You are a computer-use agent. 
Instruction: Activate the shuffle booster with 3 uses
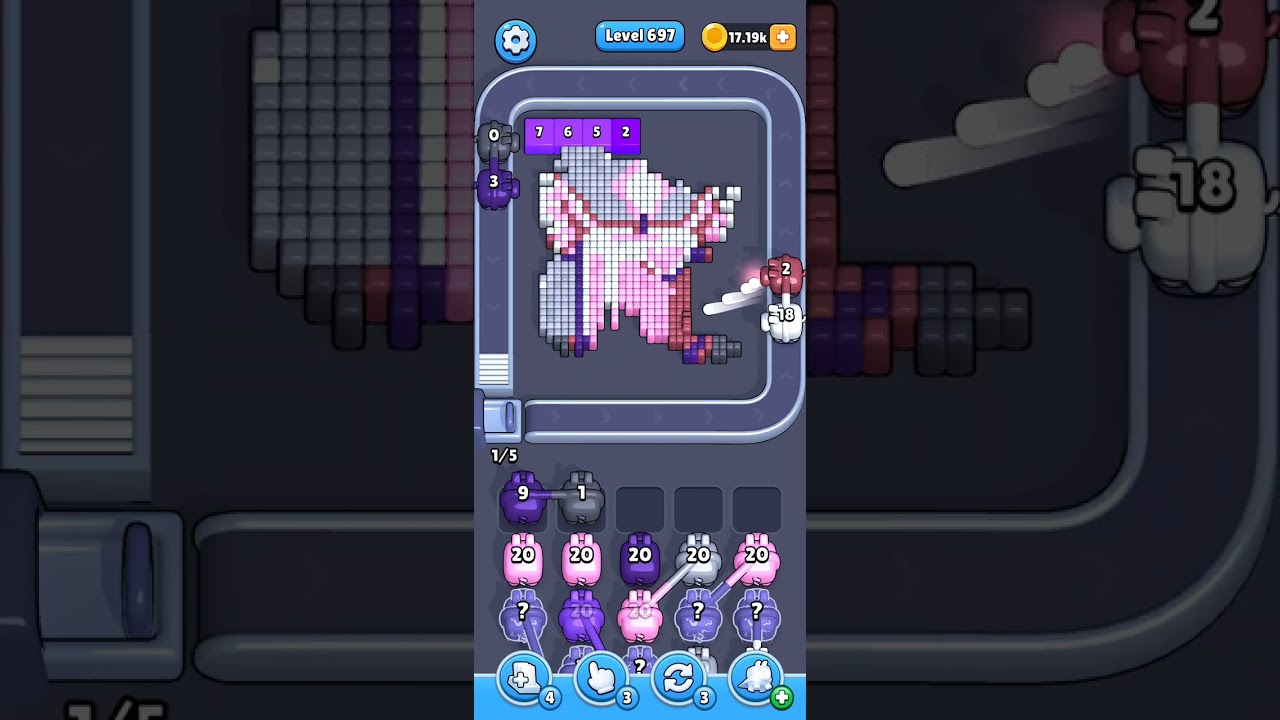pyautogui.click(x=678, y=678)
